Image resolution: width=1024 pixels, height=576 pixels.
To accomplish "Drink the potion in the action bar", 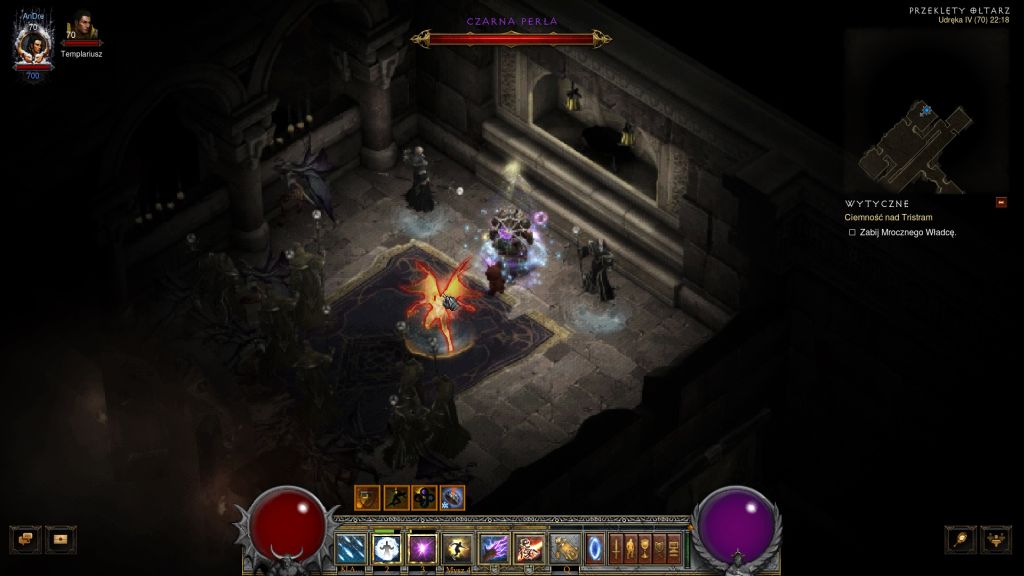I will [565, 547].
